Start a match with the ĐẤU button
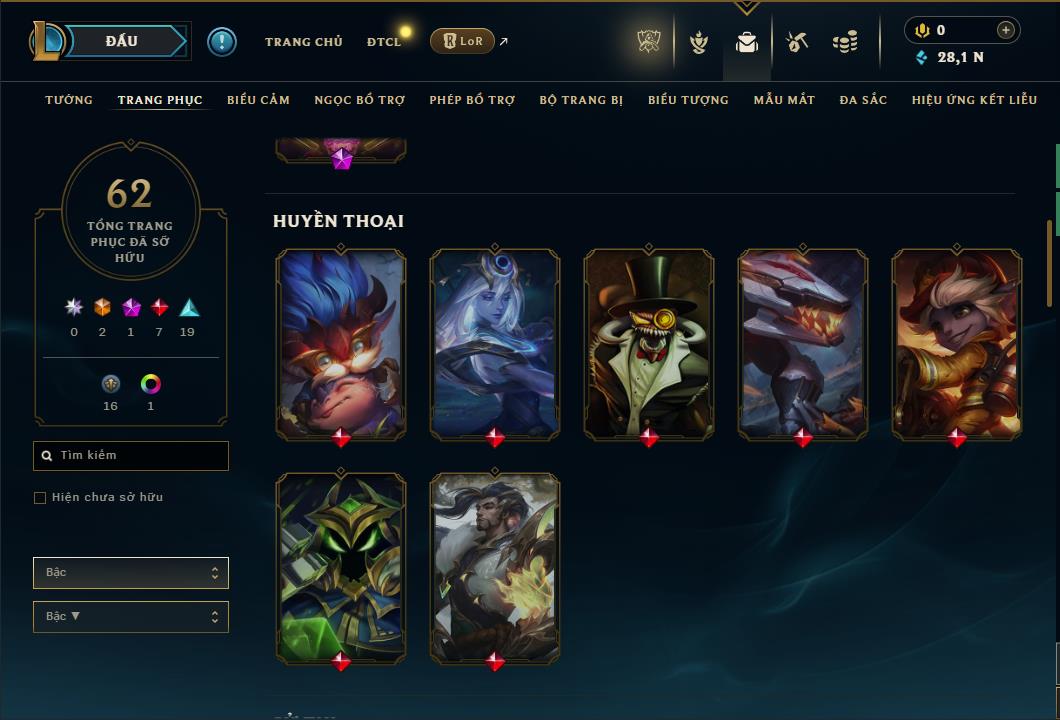Image resolution: width=1060 pixels, height=720 pixels. click(x=122, y=41)
